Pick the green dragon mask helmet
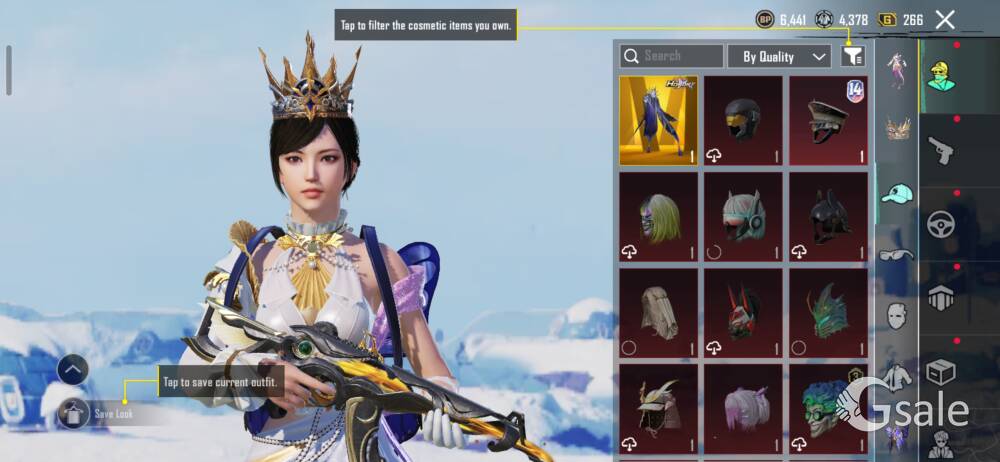 click(x=828, y=312)
